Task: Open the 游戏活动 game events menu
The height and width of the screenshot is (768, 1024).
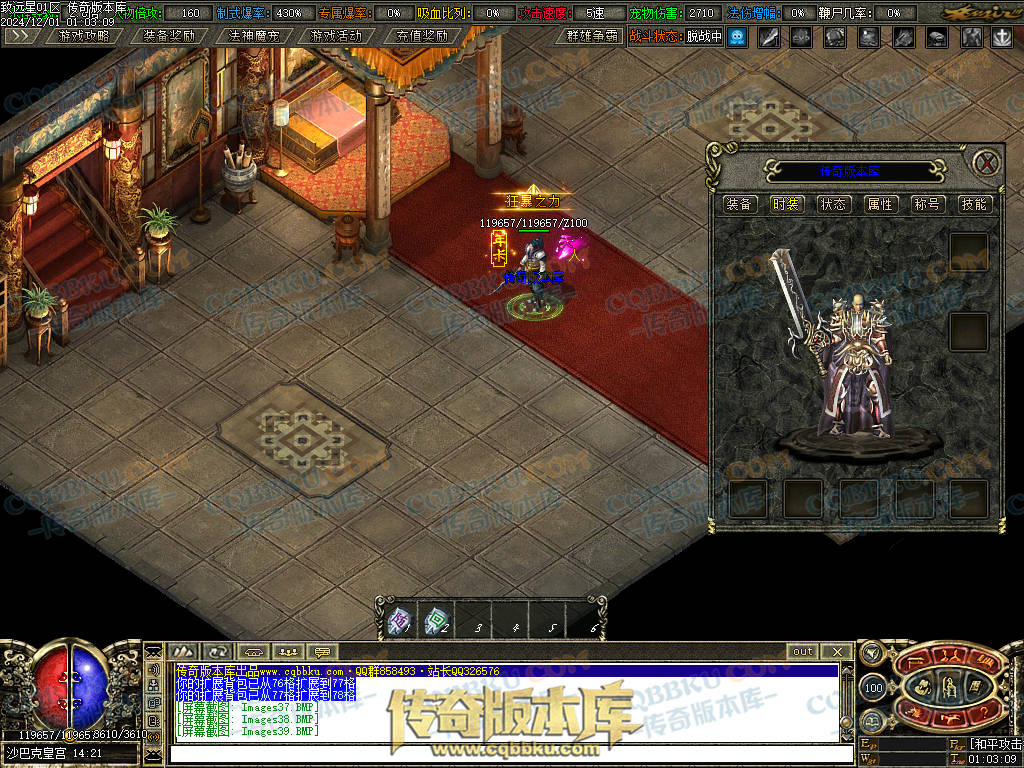Action: (336, 36)
